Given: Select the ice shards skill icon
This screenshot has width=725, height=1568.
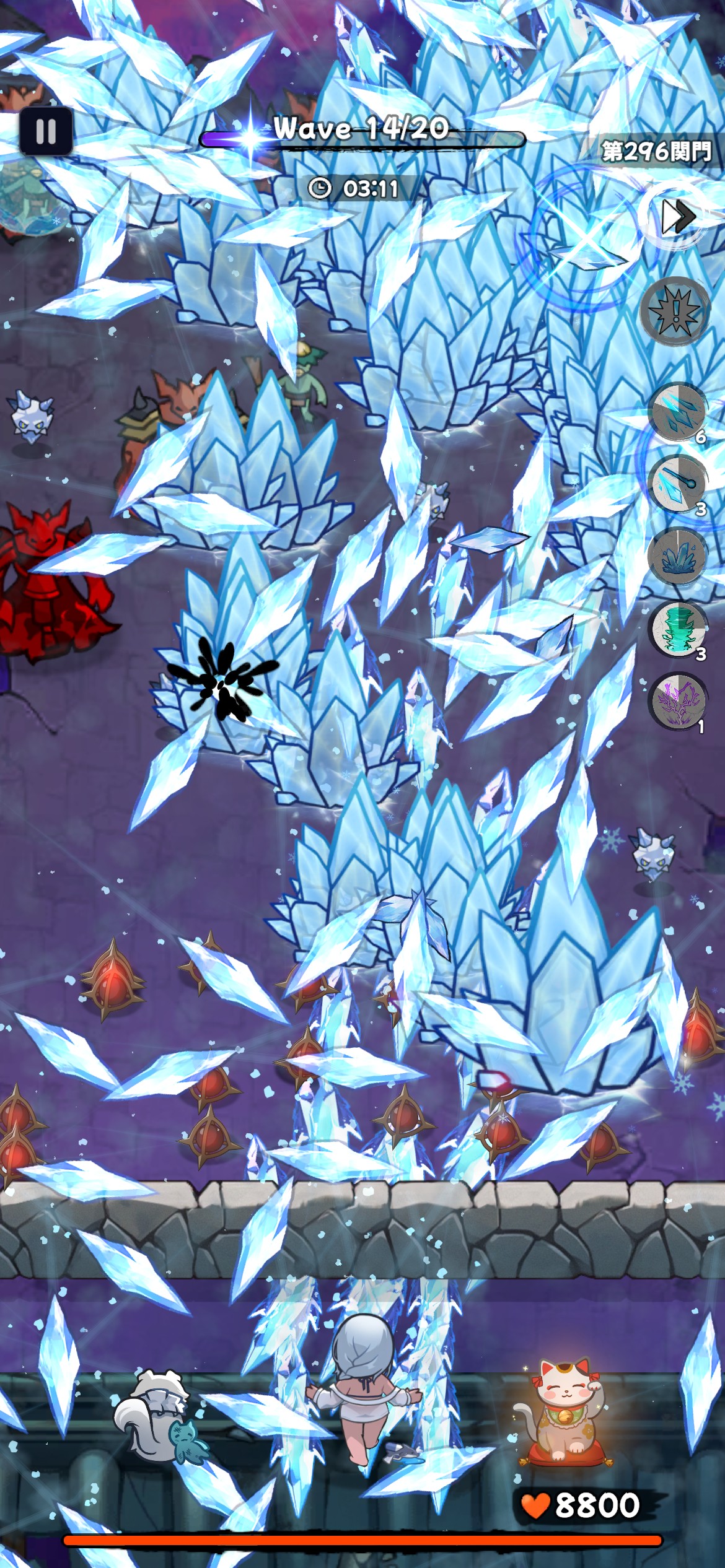Looking at the screenshot, I should [x=677, y=411].
